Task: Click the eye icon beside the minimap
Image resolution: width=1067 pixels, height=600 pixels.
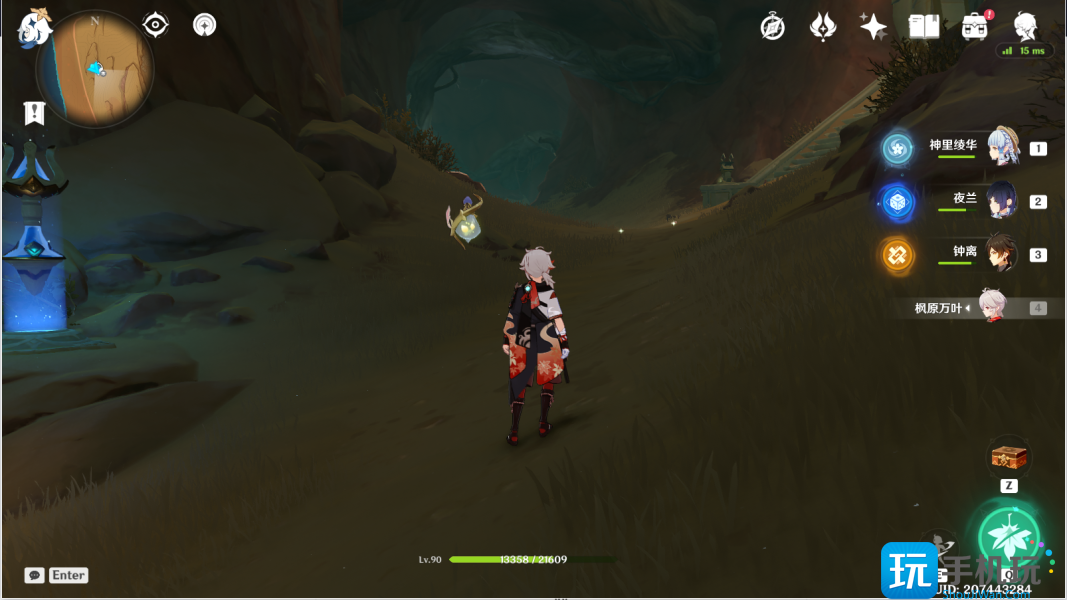Action: pyautogui.click(x=155, y=24)
